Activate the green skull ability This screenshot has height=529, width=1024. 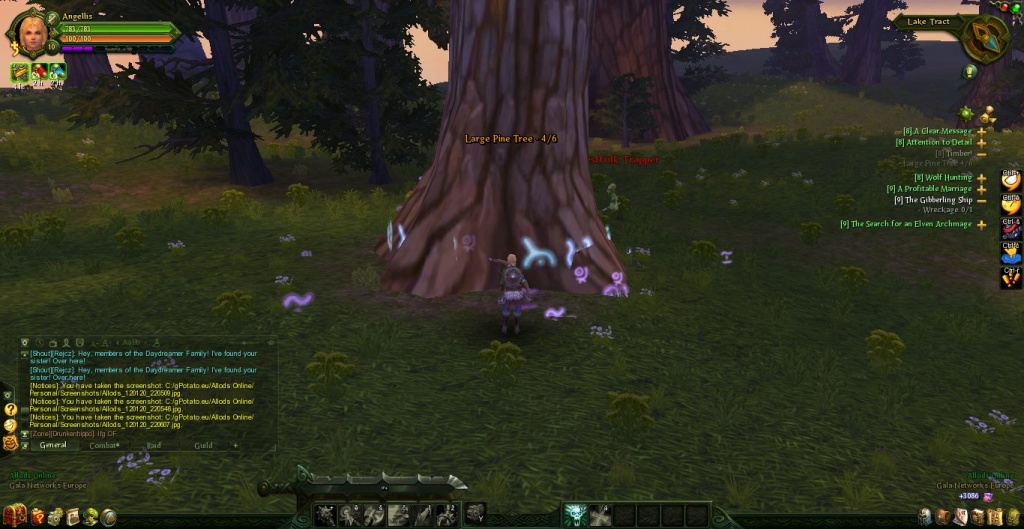tap(573, 515)
